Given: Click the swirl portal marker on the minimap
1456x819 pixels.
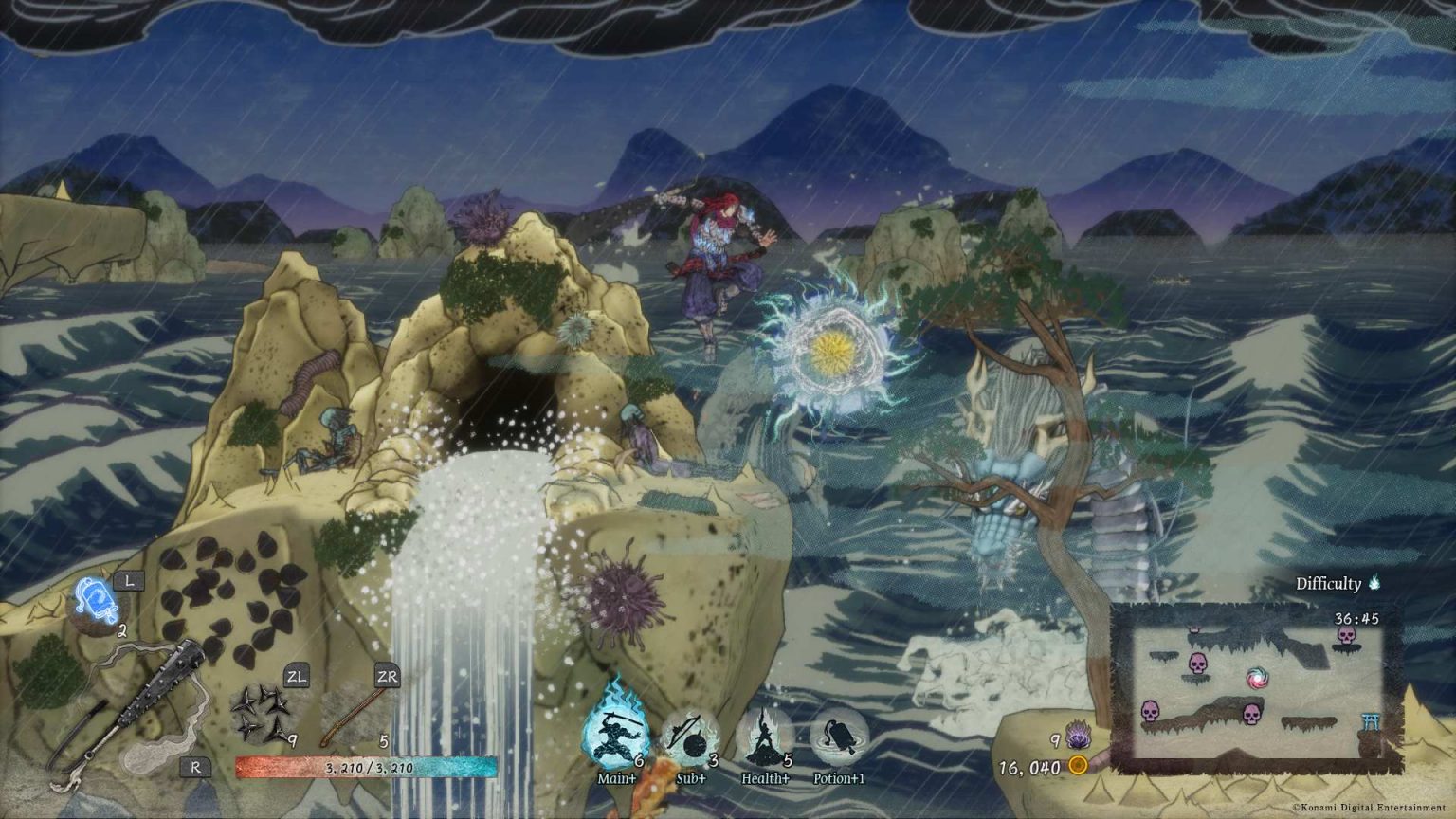Looking at the screenshot, I should click(x=1257, y=678).
